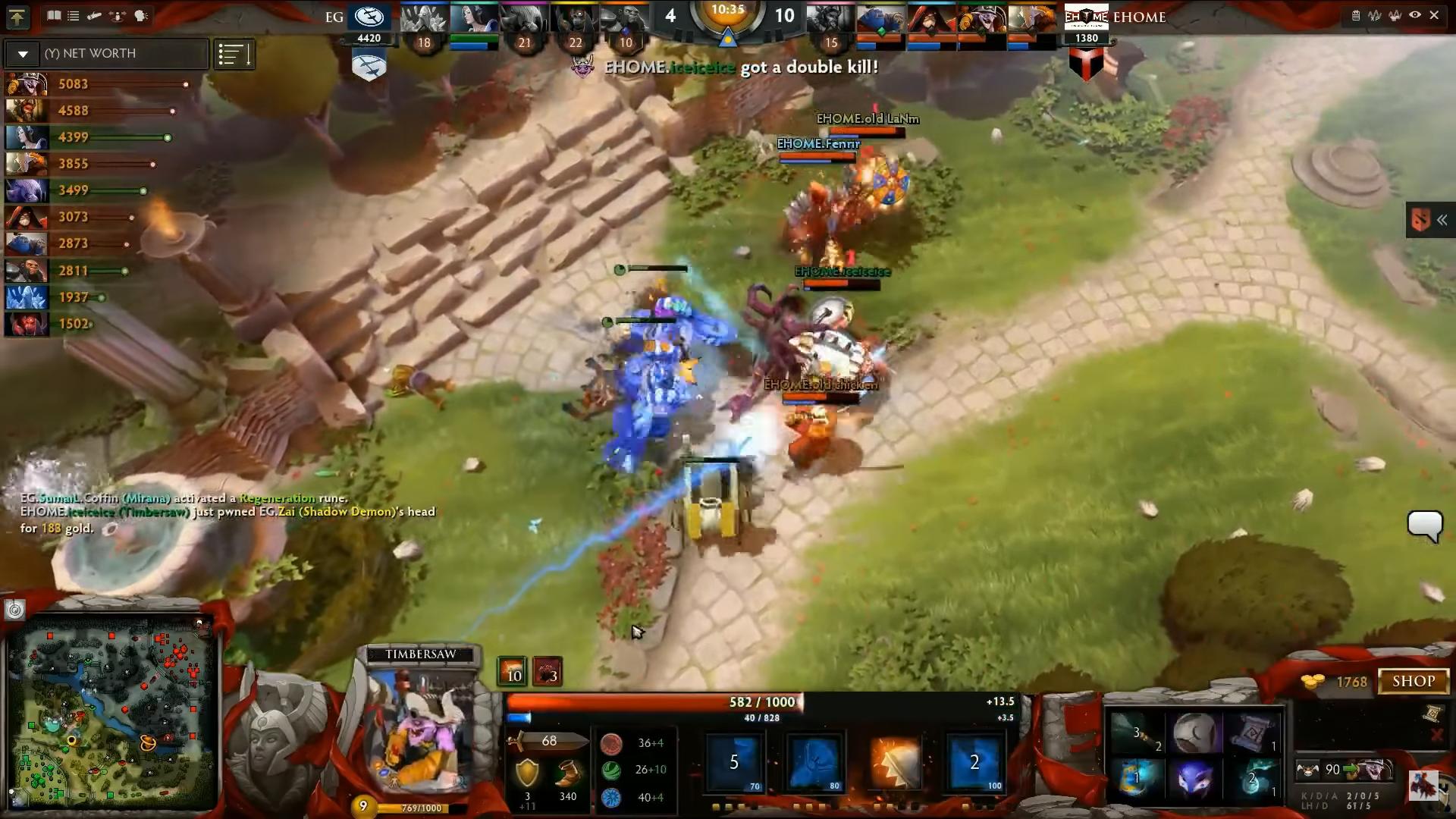Expand the side panel with double arrows
This screenshot has height=819, width=1456.
(1442, 220)
